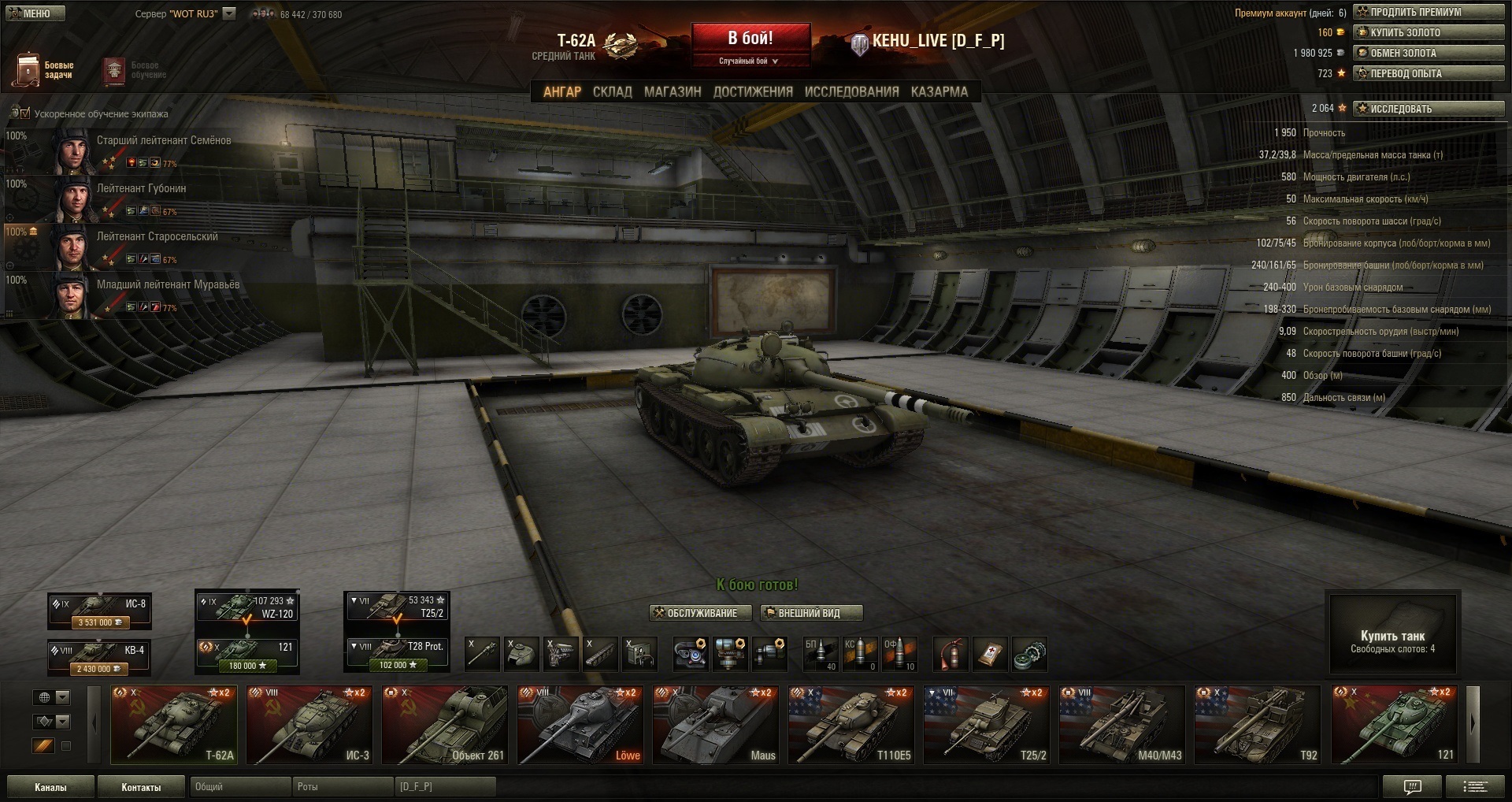
Task: Select the Löwe tank in carousel
Action: 580,725
